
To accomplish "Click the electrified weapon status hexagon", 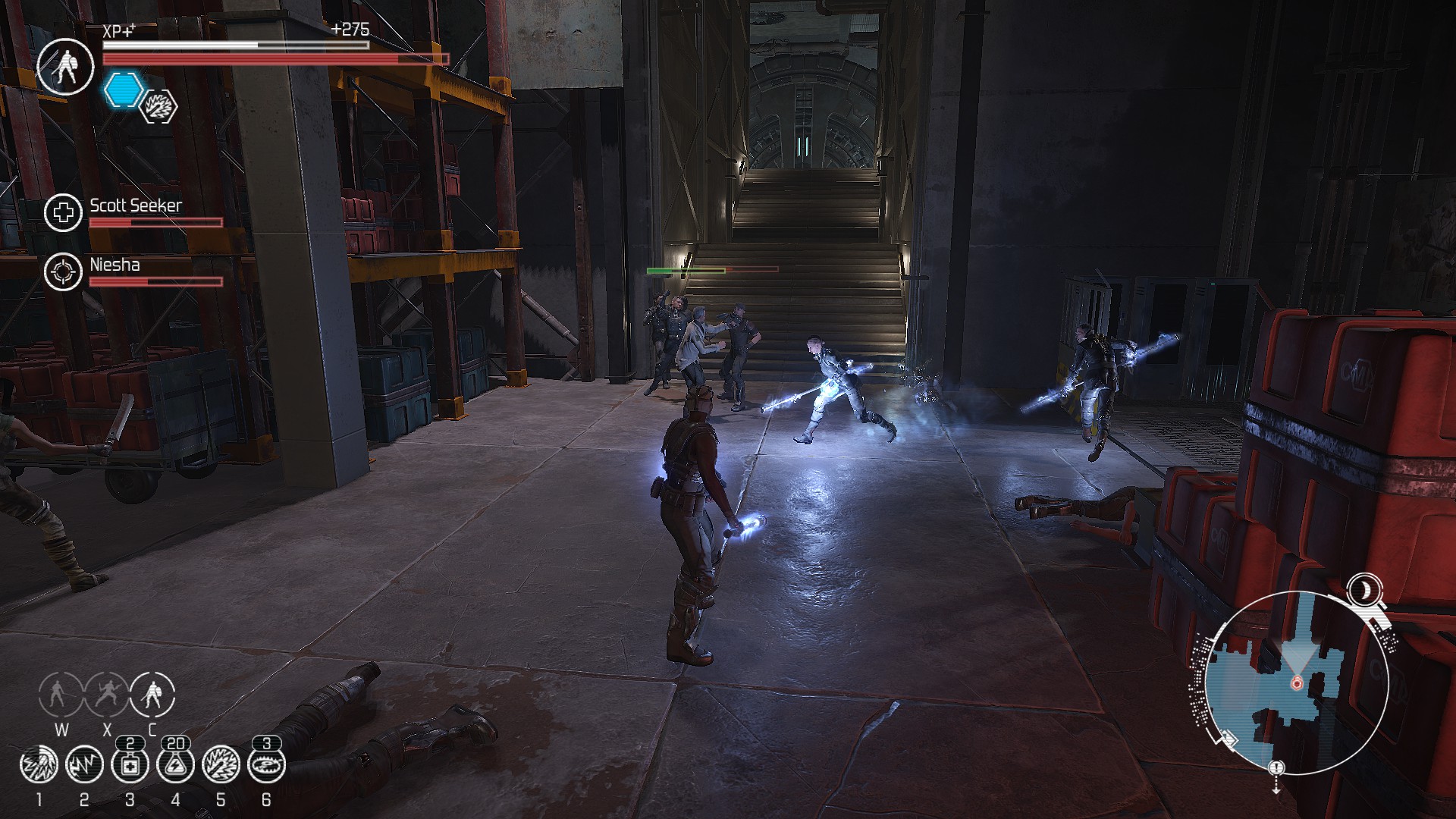I will click(160, 106).
